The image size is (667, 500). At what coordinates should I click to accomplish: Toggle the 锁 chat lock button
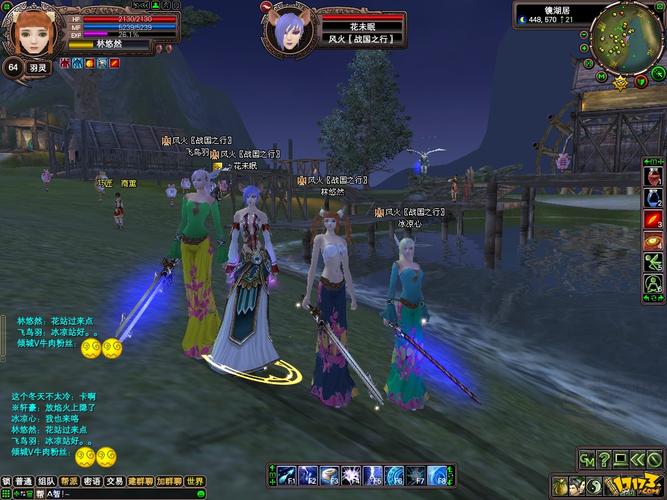(6, 481)
